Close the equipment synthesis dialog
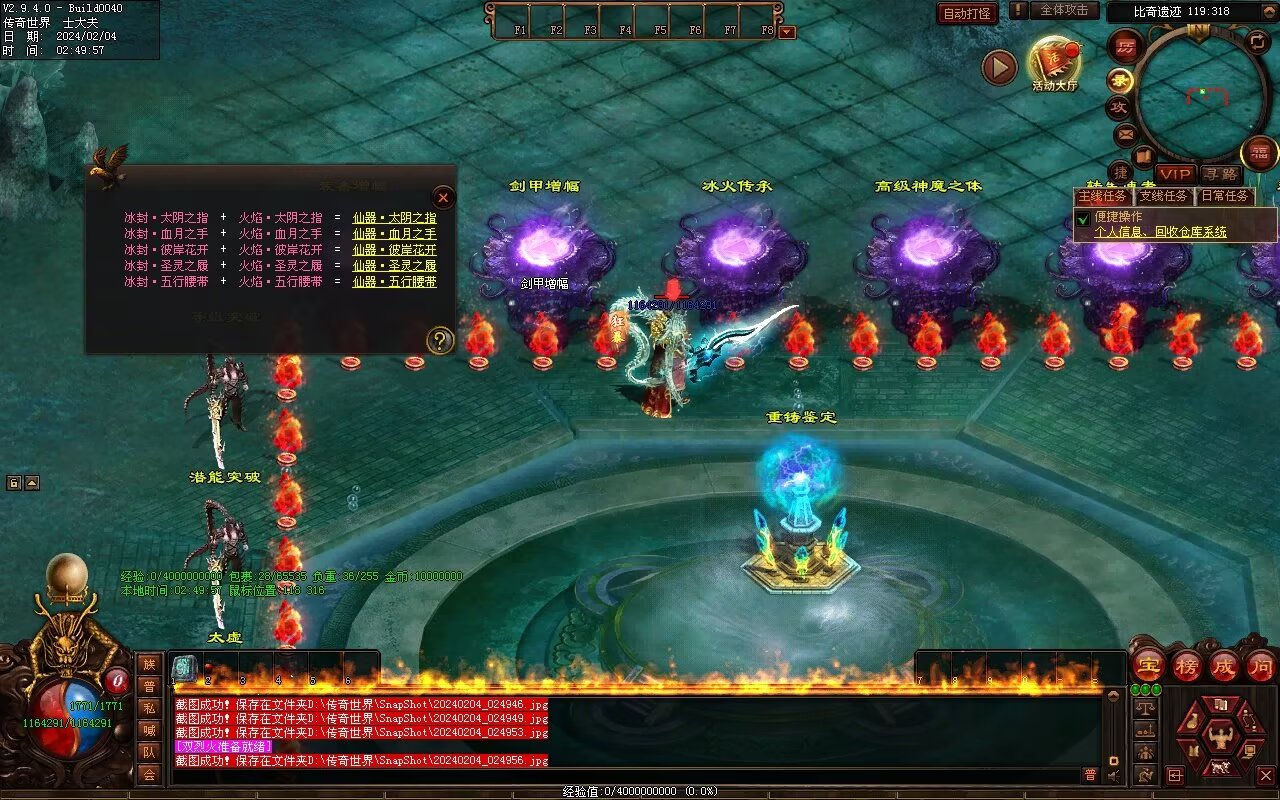Viewport: 1280px width, 800px height. click(x=443, y=197)
